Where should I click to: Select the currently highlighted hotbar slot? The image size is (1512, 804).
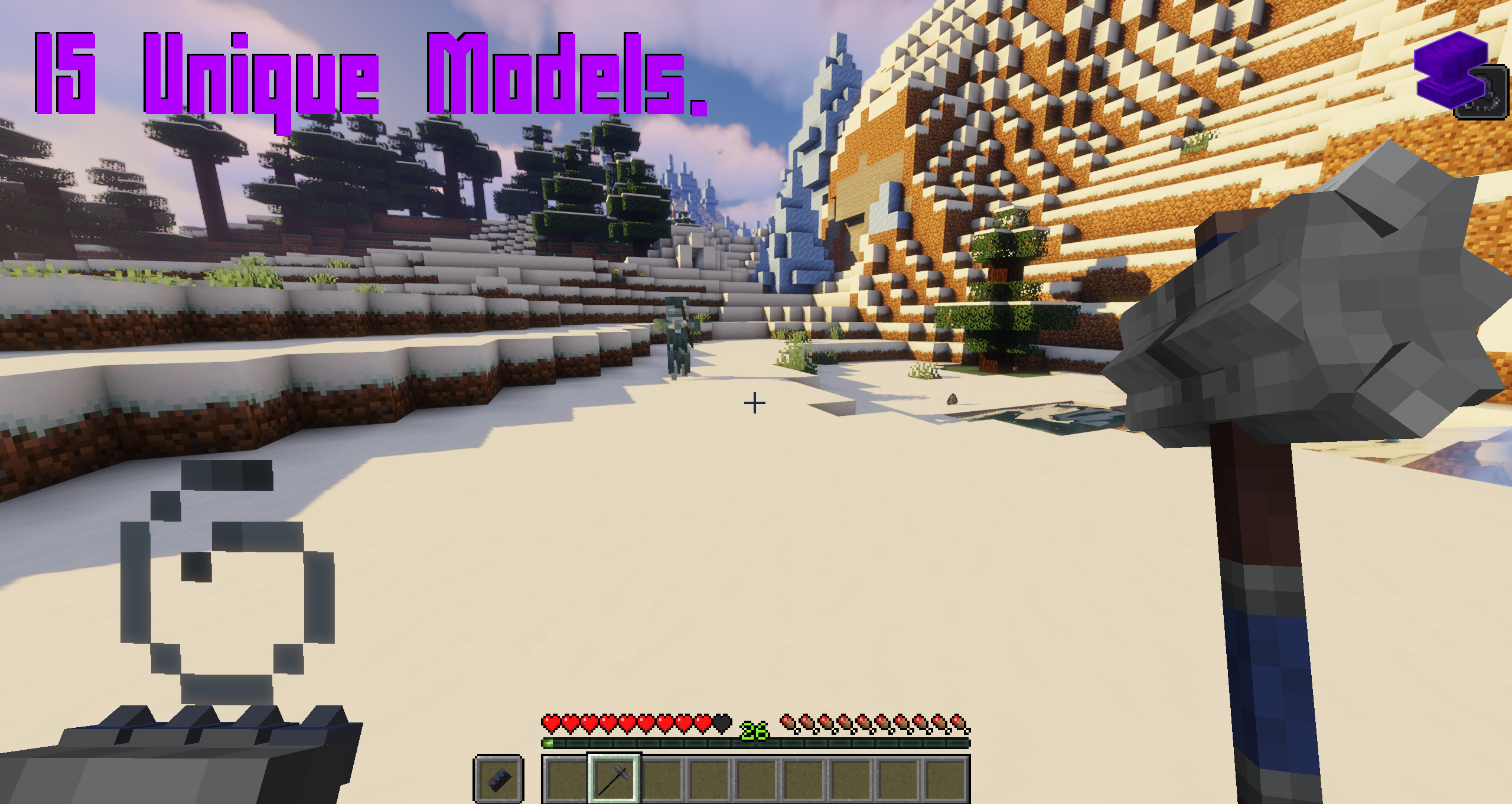[x=615, y=780]
